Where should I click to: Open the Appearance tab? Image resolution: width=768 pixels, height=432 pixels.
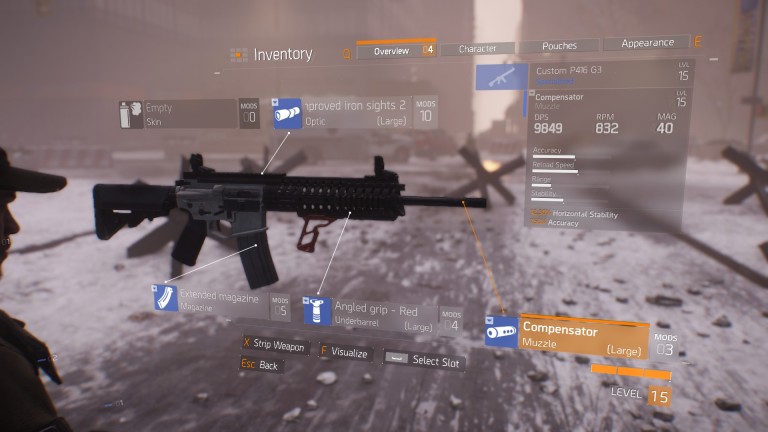pos(647,43)
